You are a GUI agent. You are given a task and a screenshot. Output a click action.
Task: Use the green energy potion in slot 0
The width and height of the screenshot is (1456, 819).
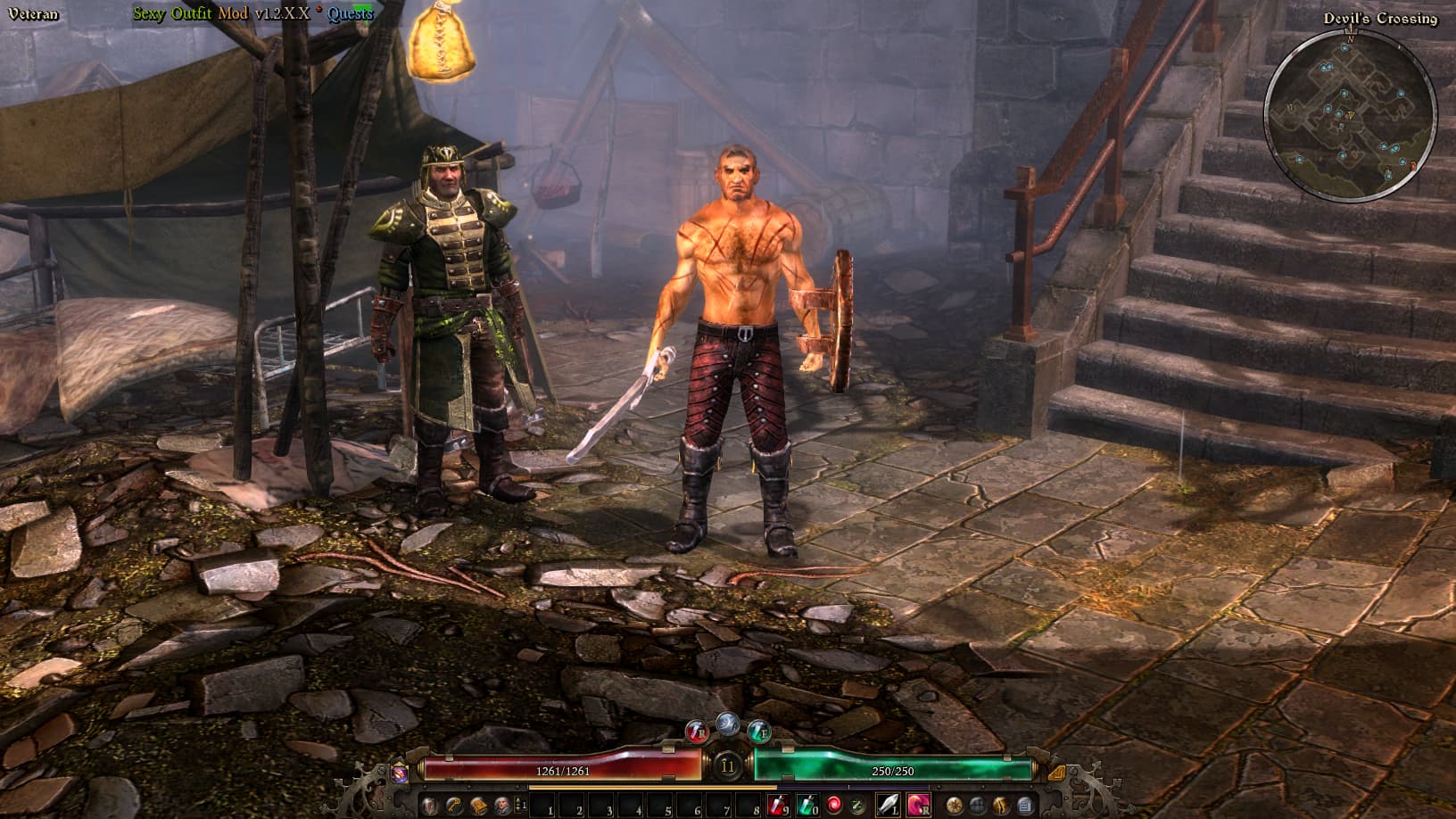pos(806,806)
